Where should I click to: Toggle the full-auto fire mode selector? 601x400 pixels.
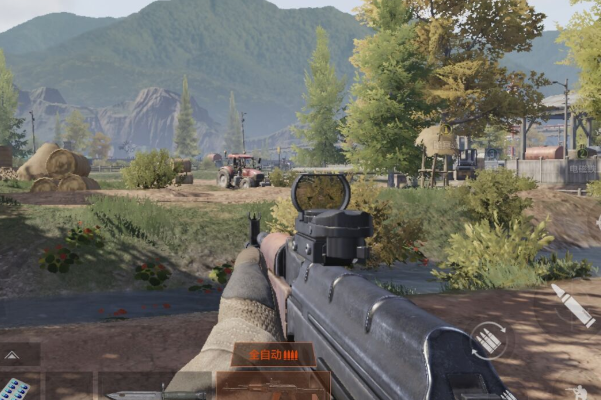pos(274,354)
